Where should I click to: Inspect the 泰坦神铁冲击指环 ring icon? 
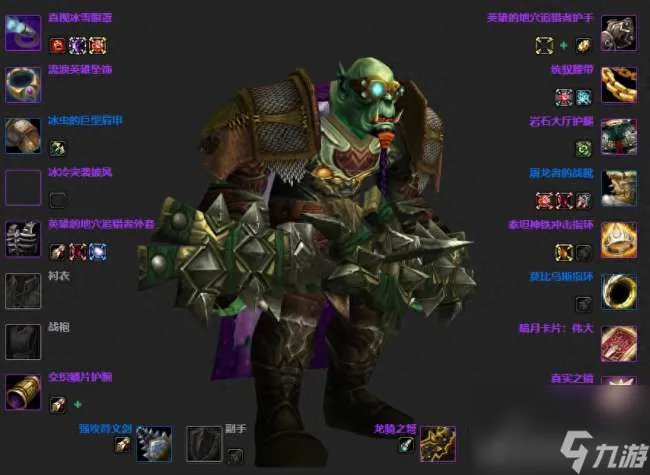click(619, 239)
